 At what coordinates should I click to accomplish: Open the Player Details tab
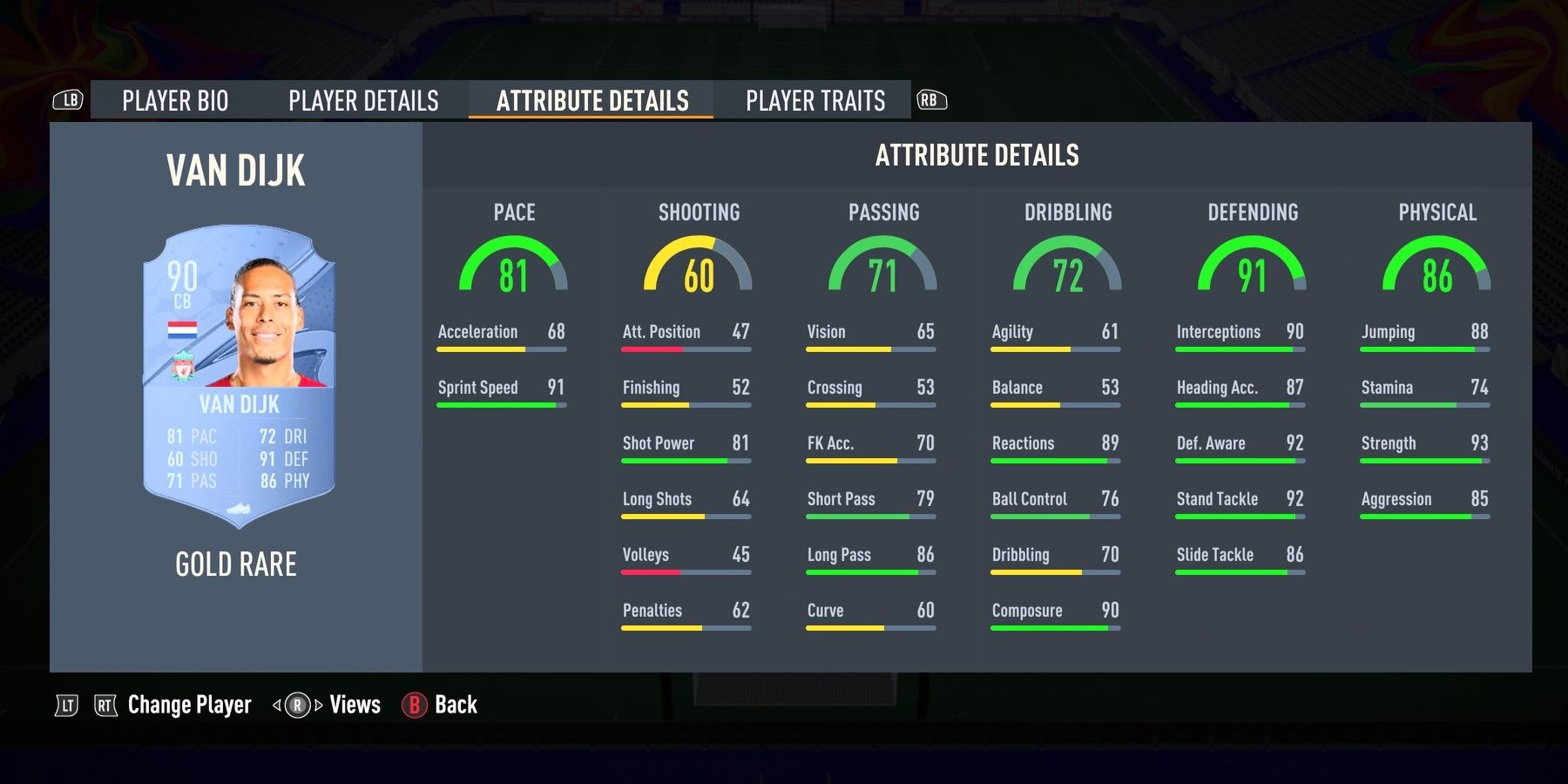[x=364, y=100]
